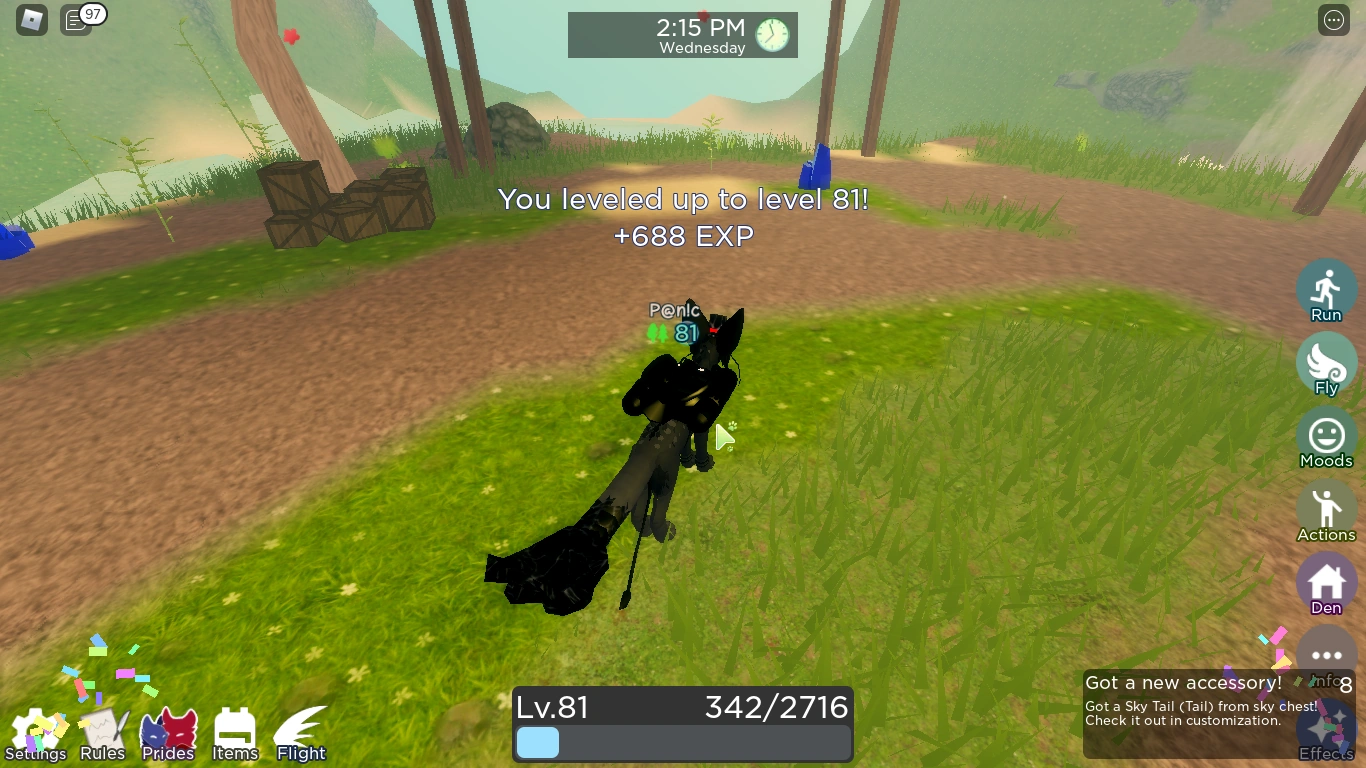1366x768 pixels.
Task: Open the Effects panel
Action: (x=1326, y=730)
